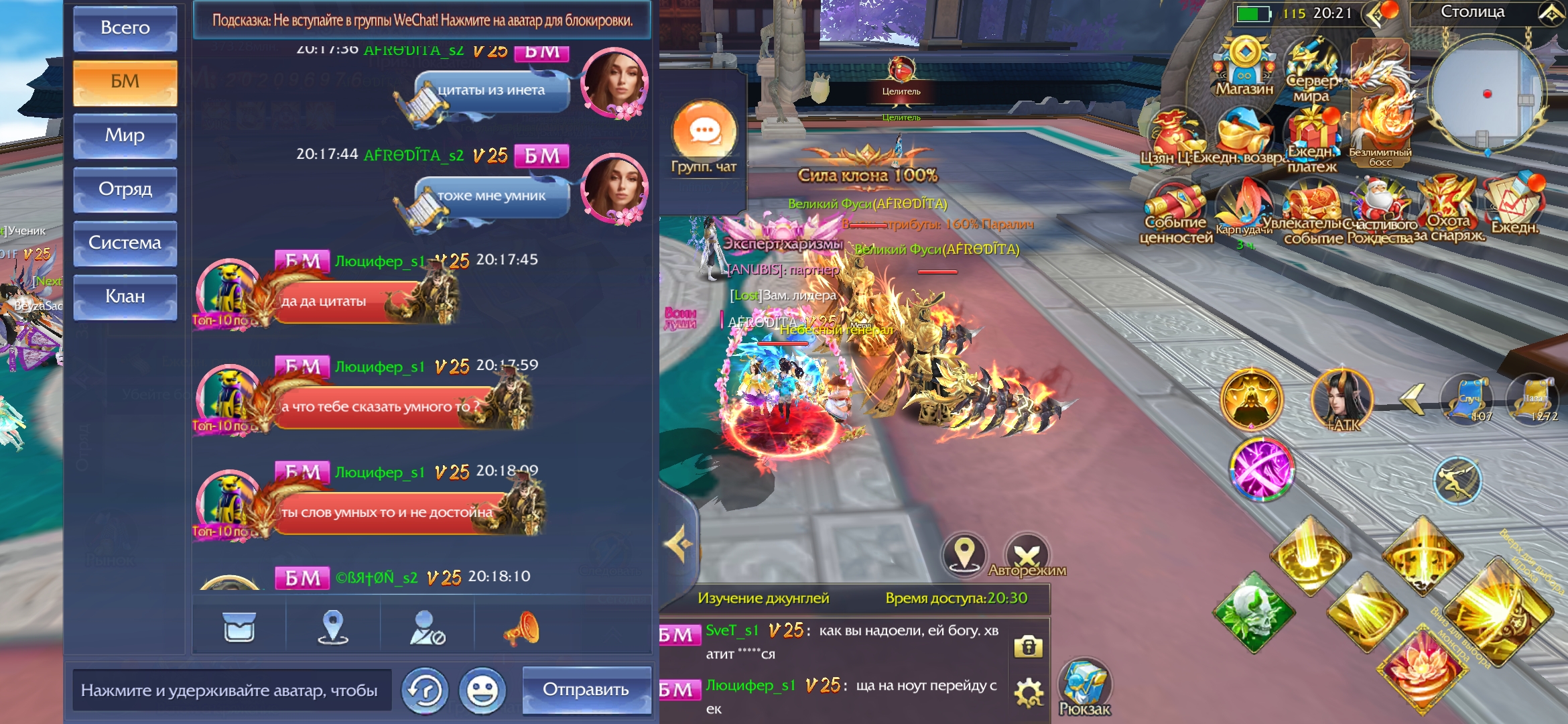Open the Магазин shop icon
This screenshot has width=1568, height=724.
[x=1244, y=67]
